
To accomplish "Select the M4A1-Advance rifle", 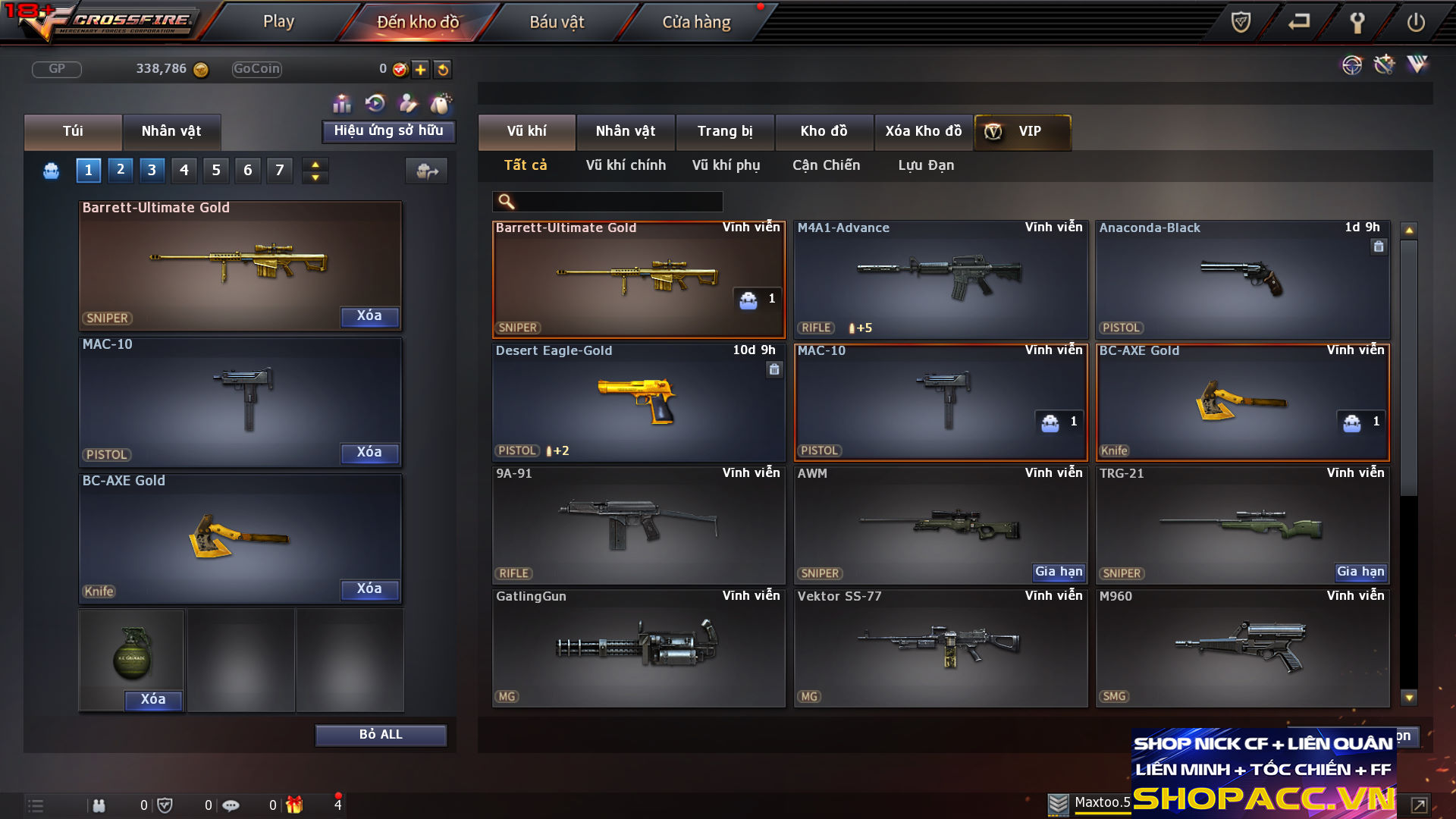I will point(940,279).
